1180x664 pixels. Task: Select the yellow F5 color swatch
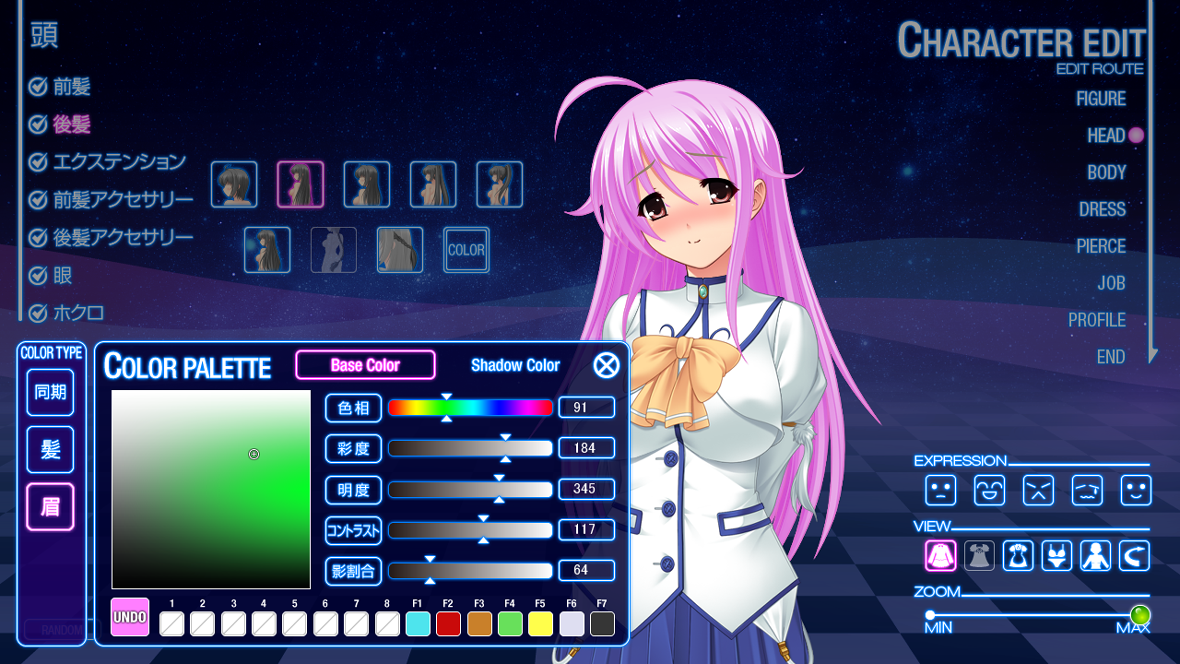click(x=540, y=624)
